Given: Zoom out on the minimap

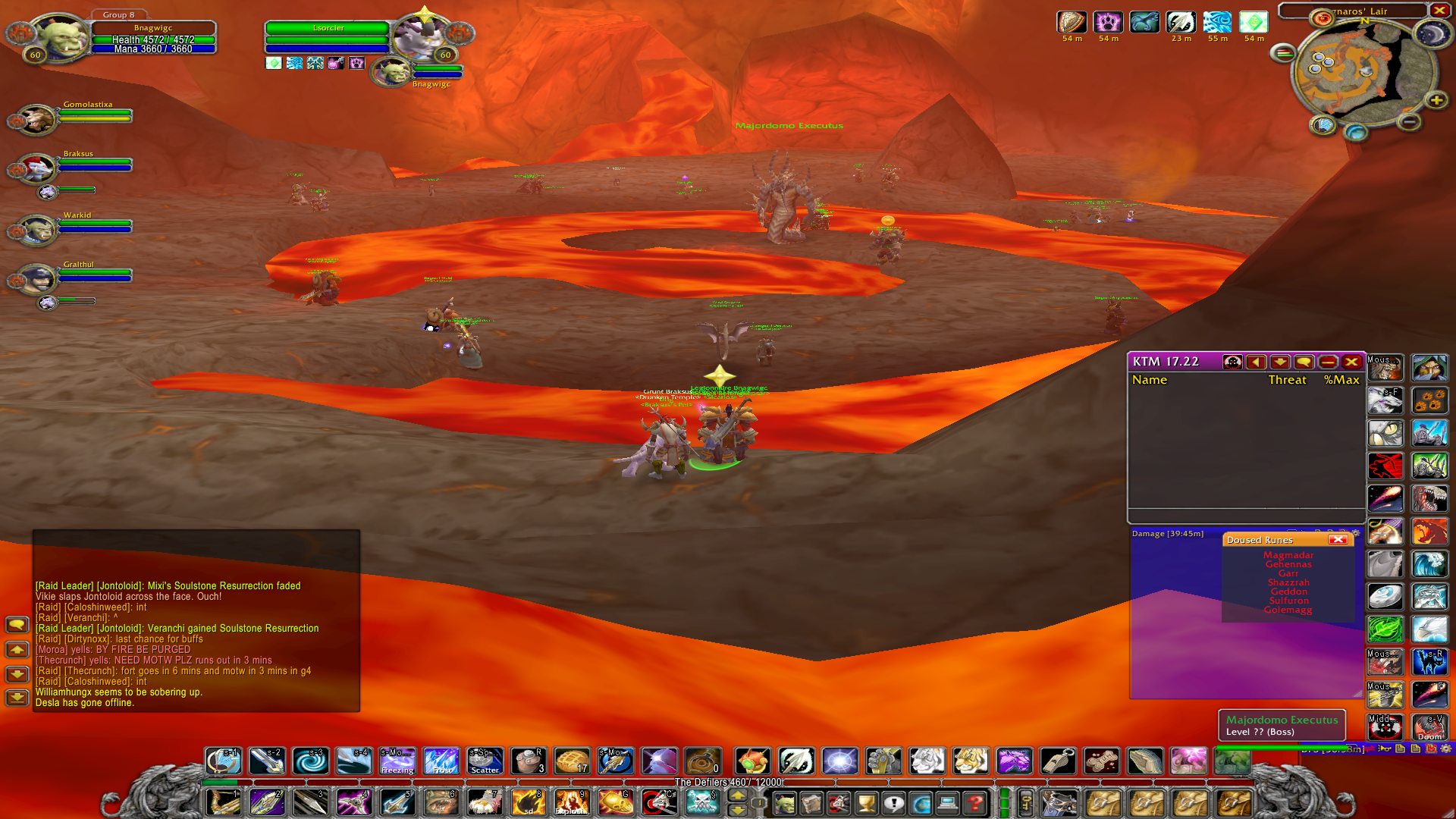Looking at the screenshot, I should click(x=1409, y=121).
